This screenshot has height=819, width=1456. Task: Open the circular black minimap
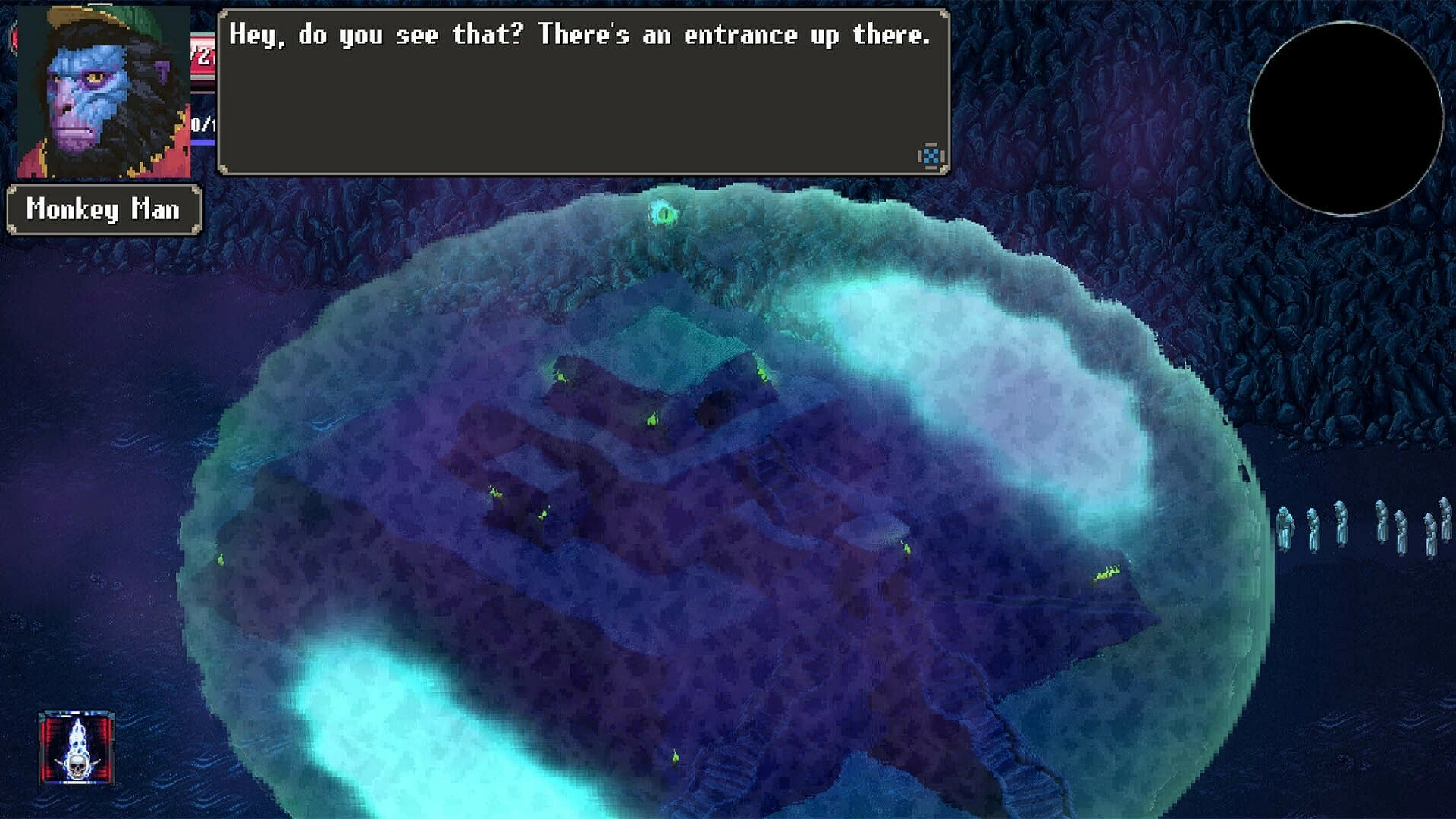pyautogui.click(x=1345, y=118)
